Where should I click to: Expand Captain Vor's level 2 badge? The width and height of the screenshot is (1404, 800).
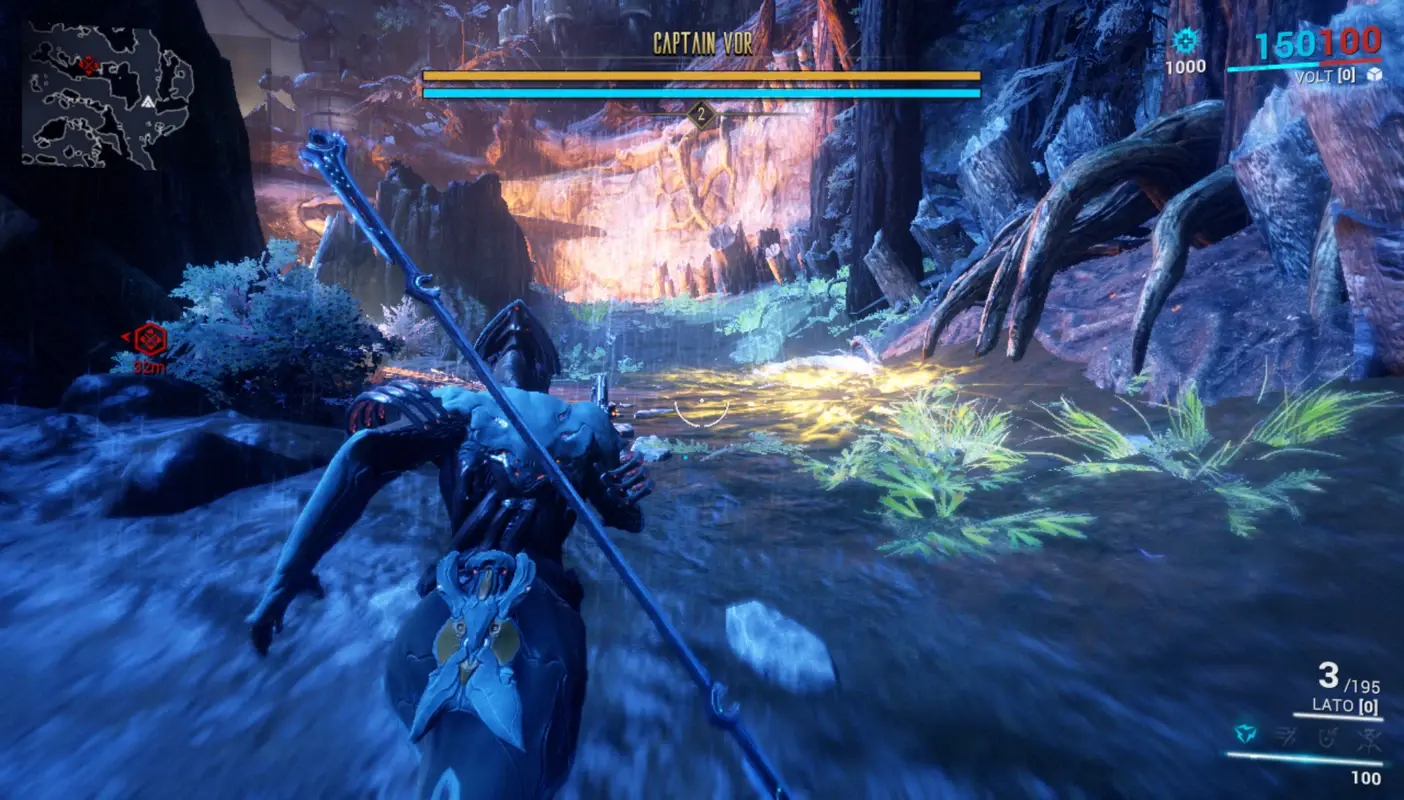tap(702, 112)
